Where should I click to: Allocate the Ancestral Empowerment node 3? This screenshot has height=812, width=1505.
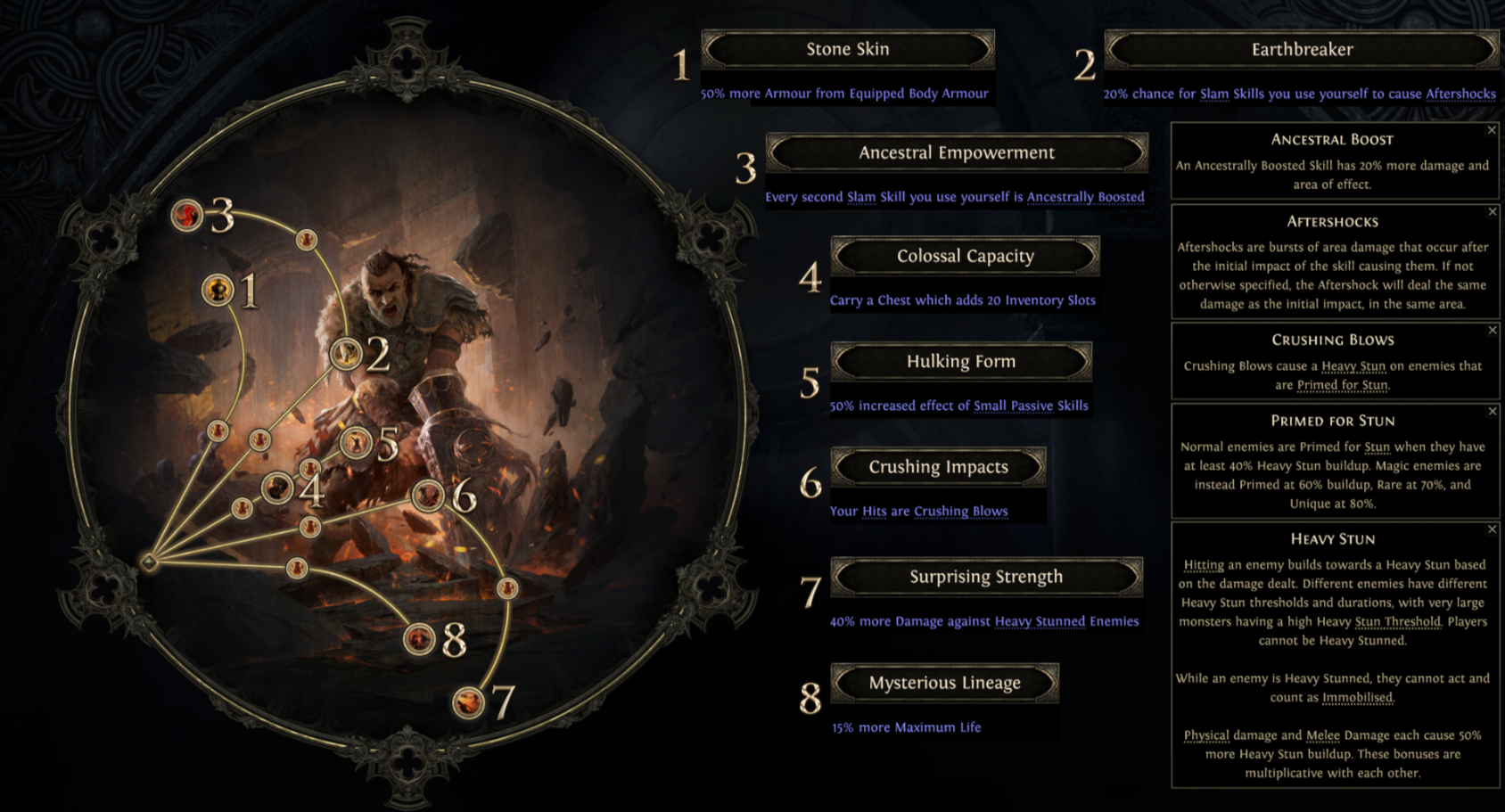[x=186, y=215]
